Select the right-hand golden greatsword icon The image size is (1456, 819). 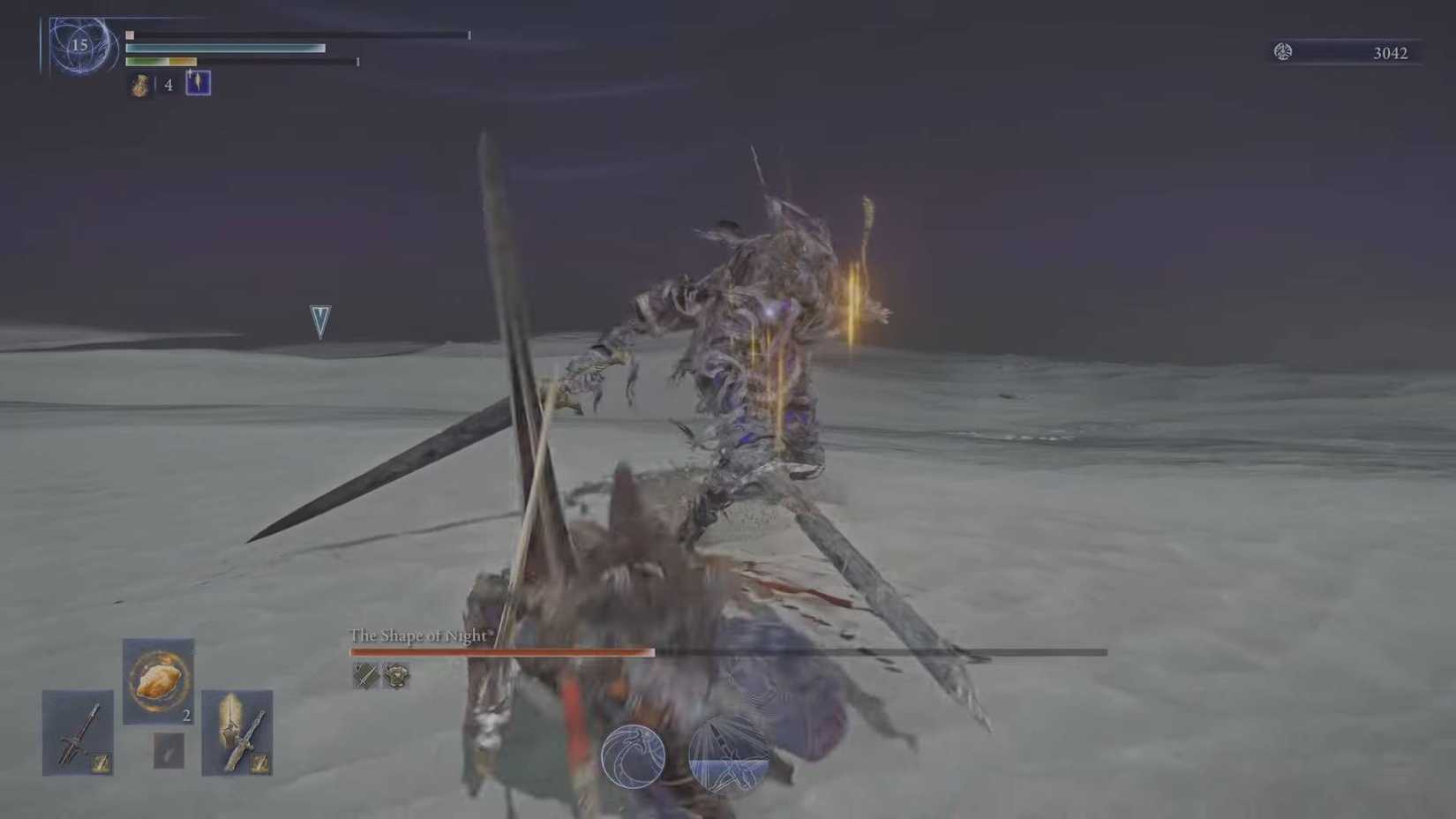[236, 731]
